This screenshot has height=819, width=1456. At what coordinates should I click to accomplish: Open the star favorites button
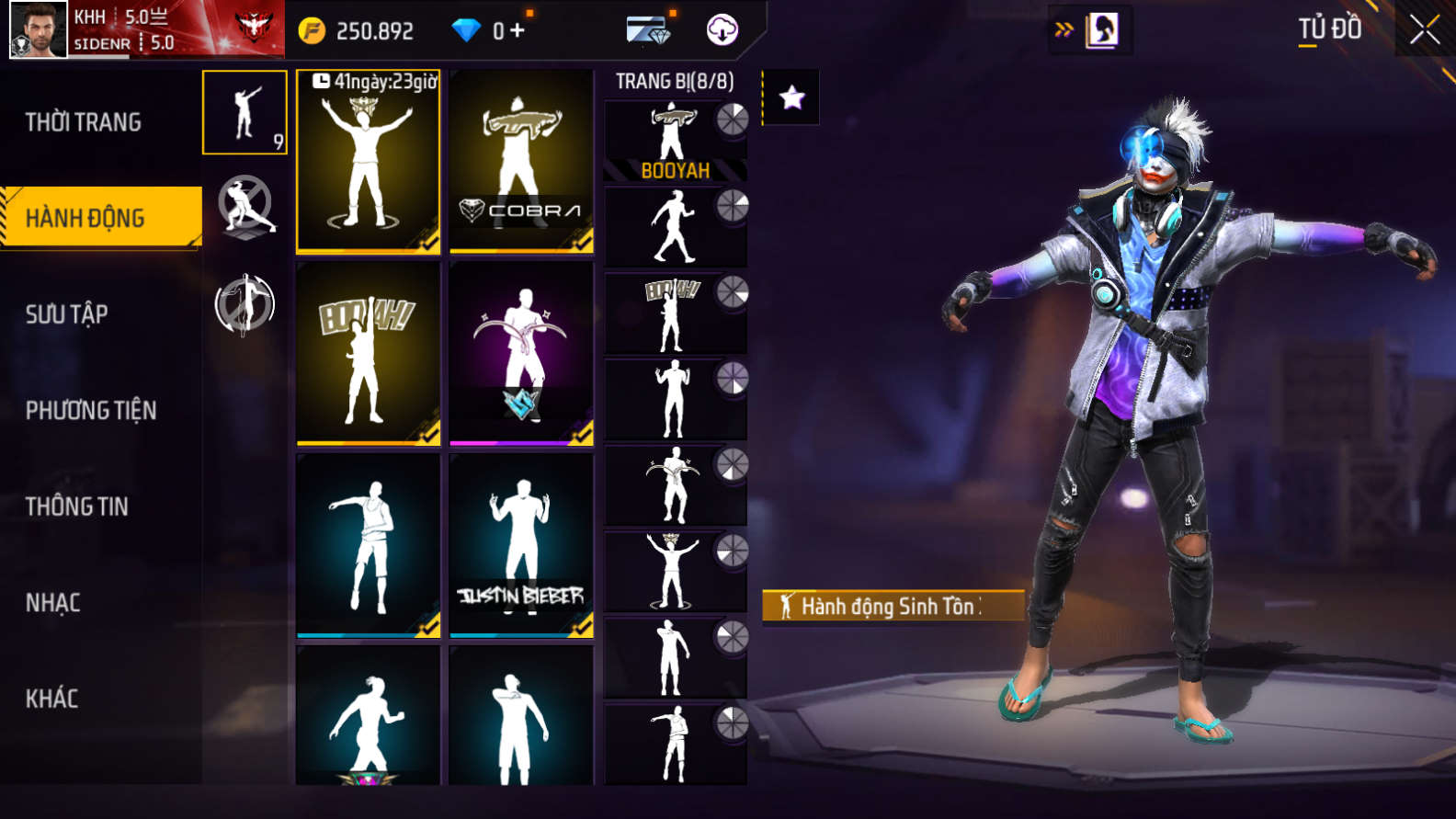click(x=791, y=97)
